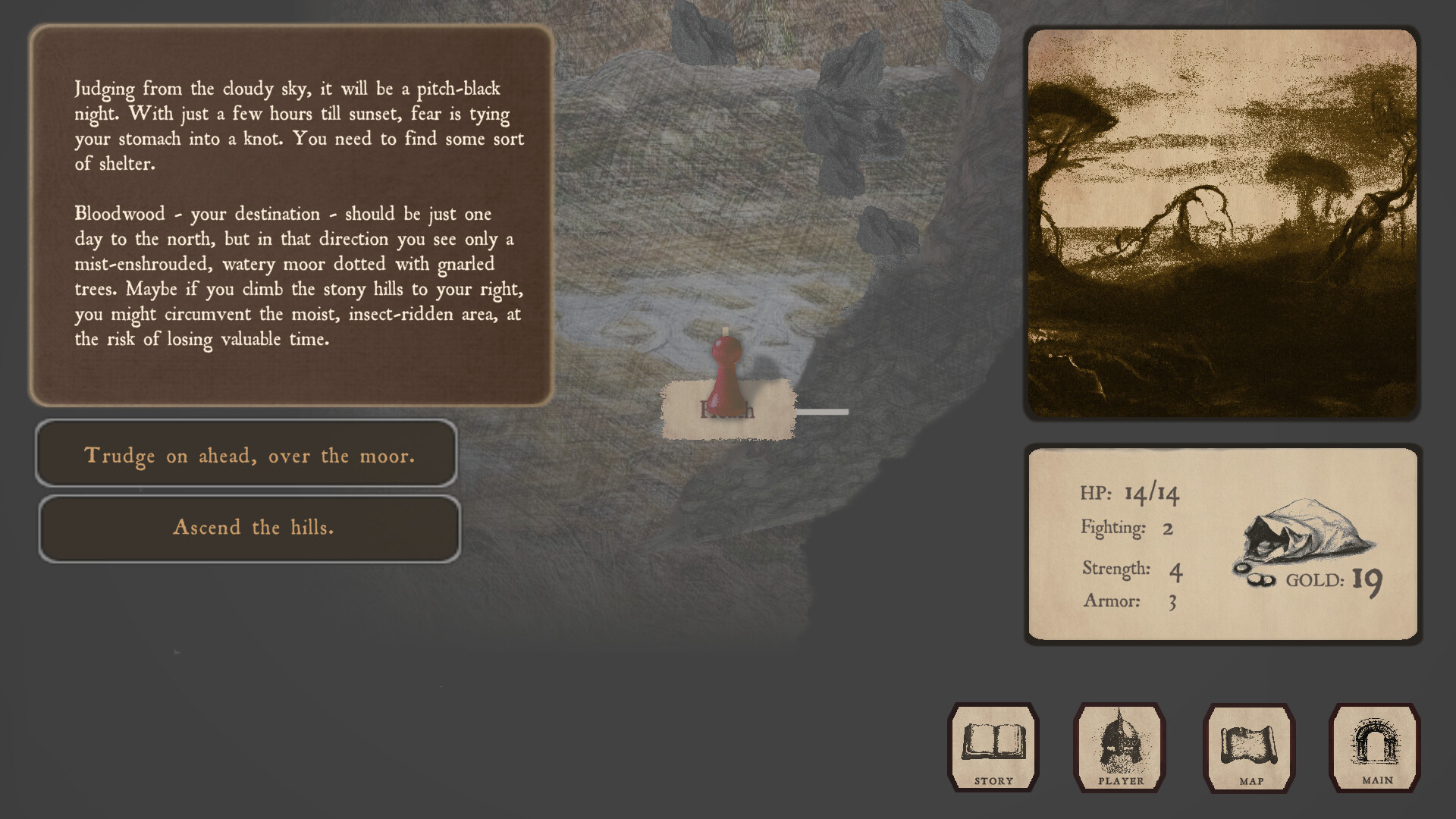Select the red pawn on the map

pos(726,364)
